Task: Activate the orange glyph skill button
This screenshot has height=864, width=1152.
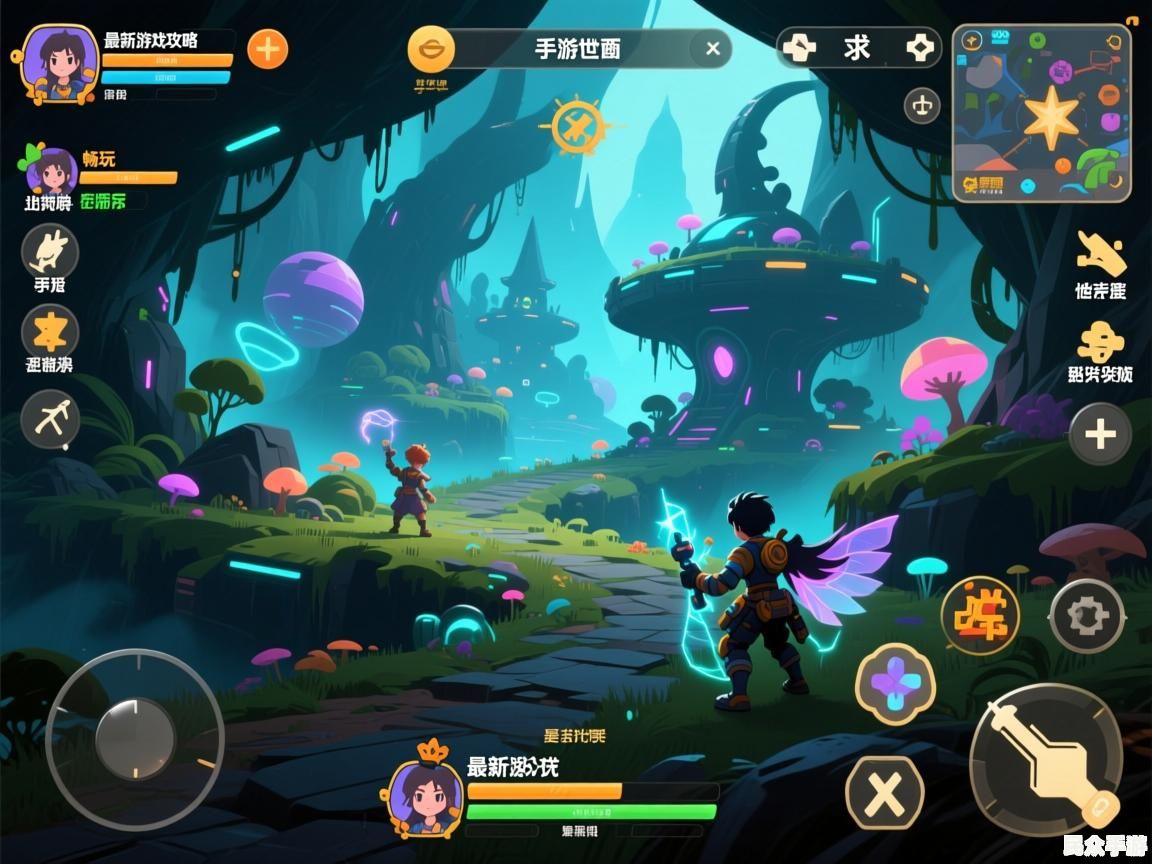Action: tap(980, 615)
